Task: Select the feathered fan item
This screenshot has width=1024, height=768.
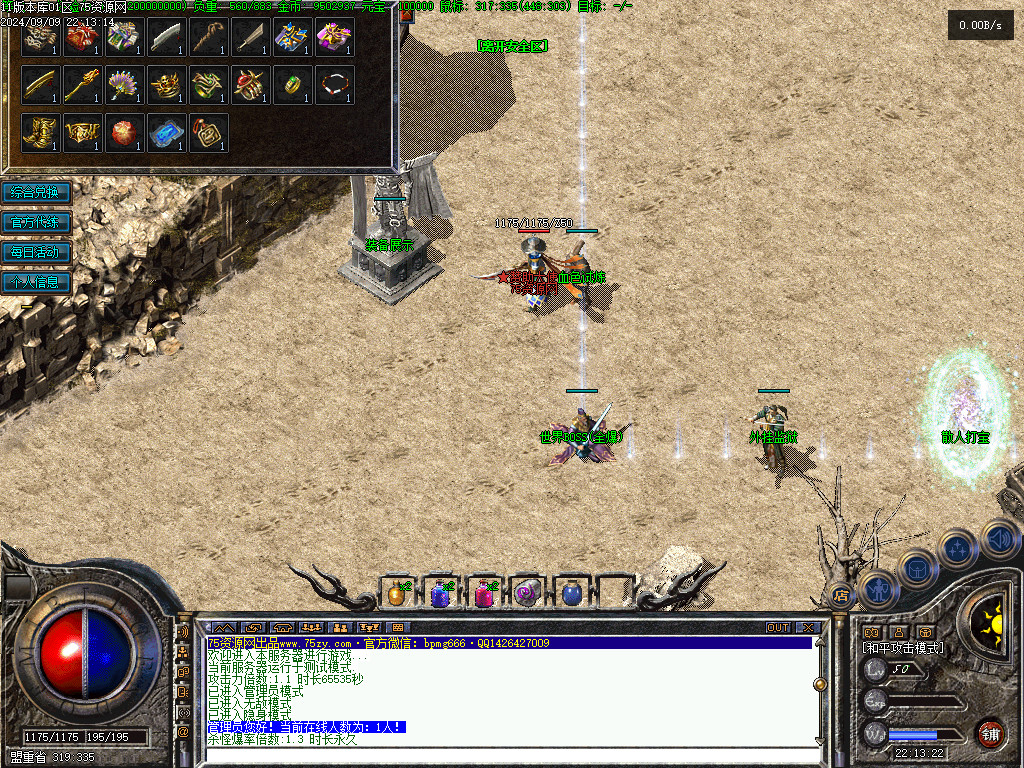Action: [x=125, y=85]
